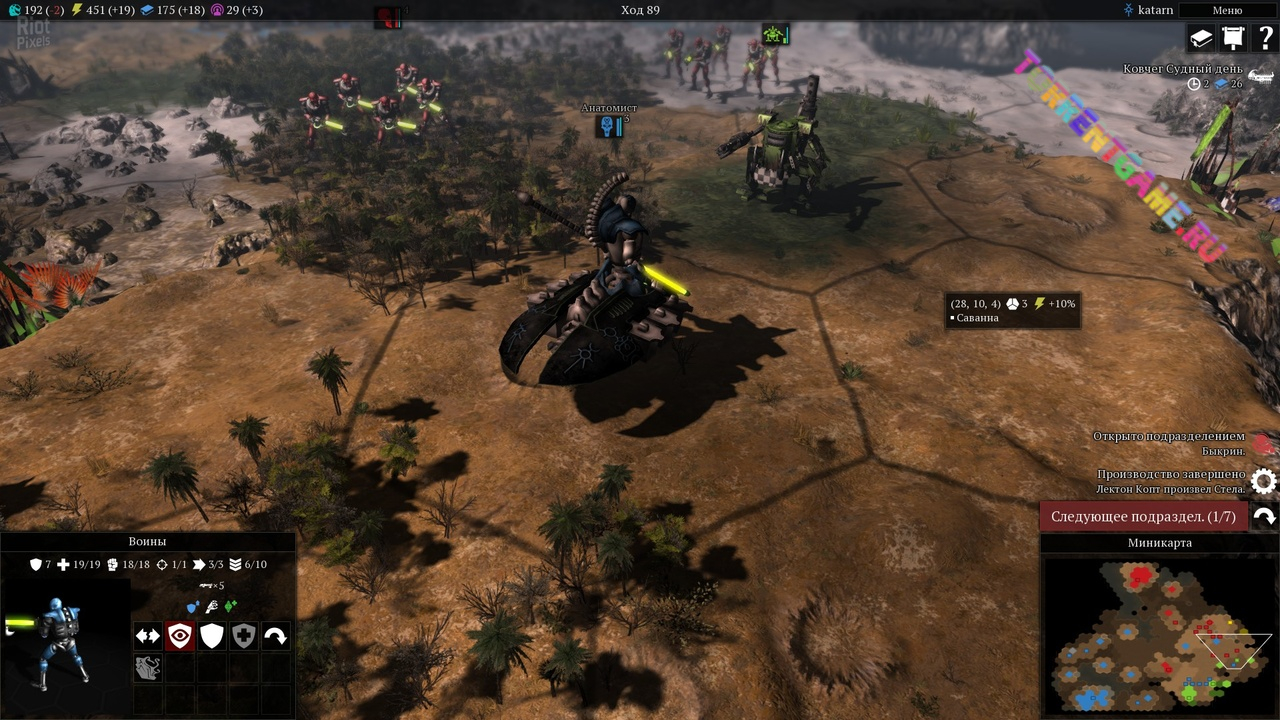Image resolution: width=1280 pixels, height=720 pixels.
Task: Click Следующее подраздел. (1/7) button
Action: pos(1143,516)
